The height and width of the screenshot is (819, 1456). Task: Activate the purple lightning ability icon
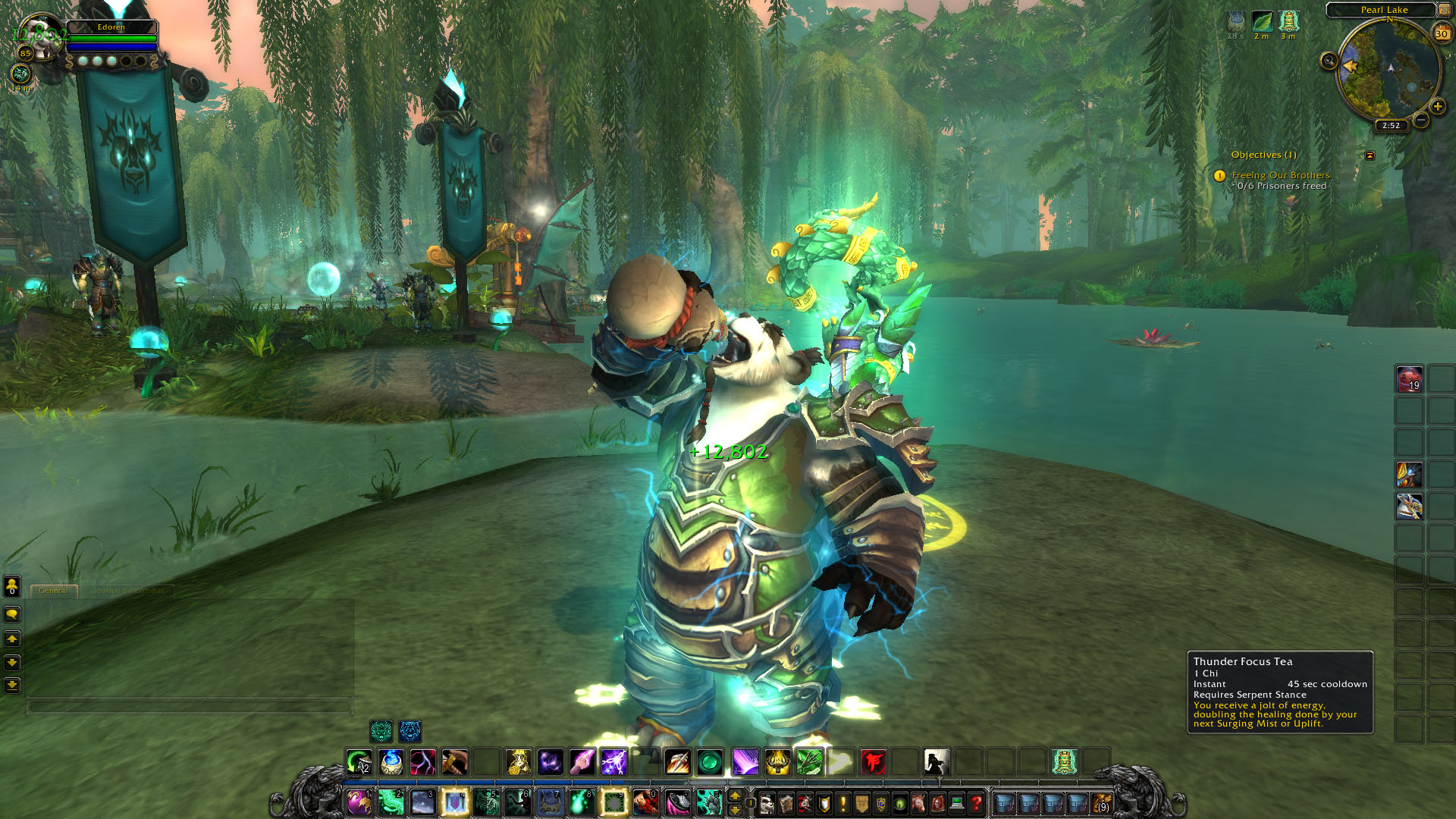point(613,761)
